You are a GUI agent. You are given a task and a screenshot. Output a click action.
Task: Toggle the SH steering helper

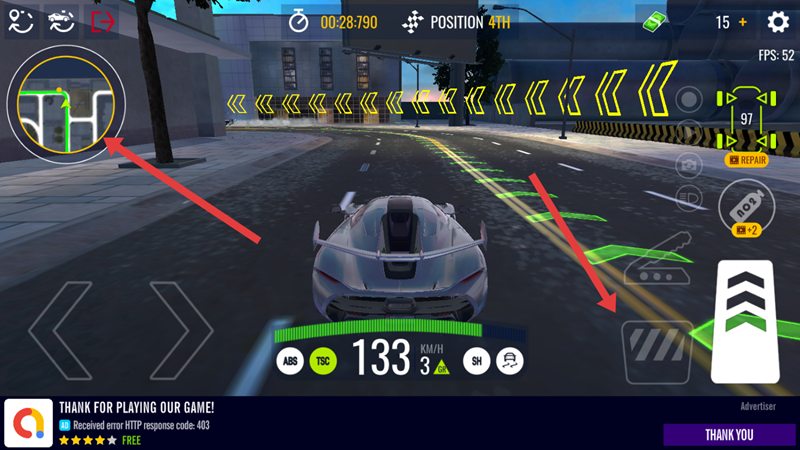[476, 361]
